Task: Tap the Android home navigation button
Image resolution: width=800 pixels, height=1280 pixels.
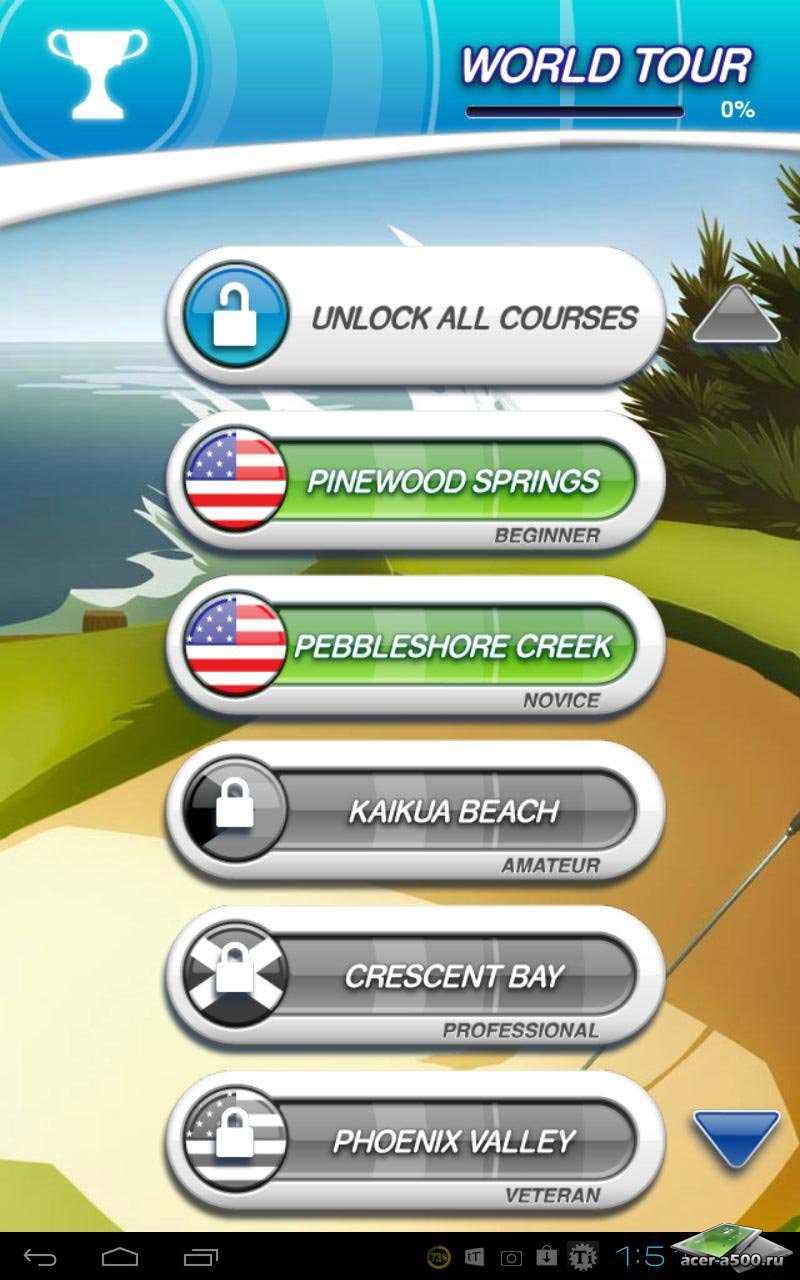Action: coord(120,1256)
